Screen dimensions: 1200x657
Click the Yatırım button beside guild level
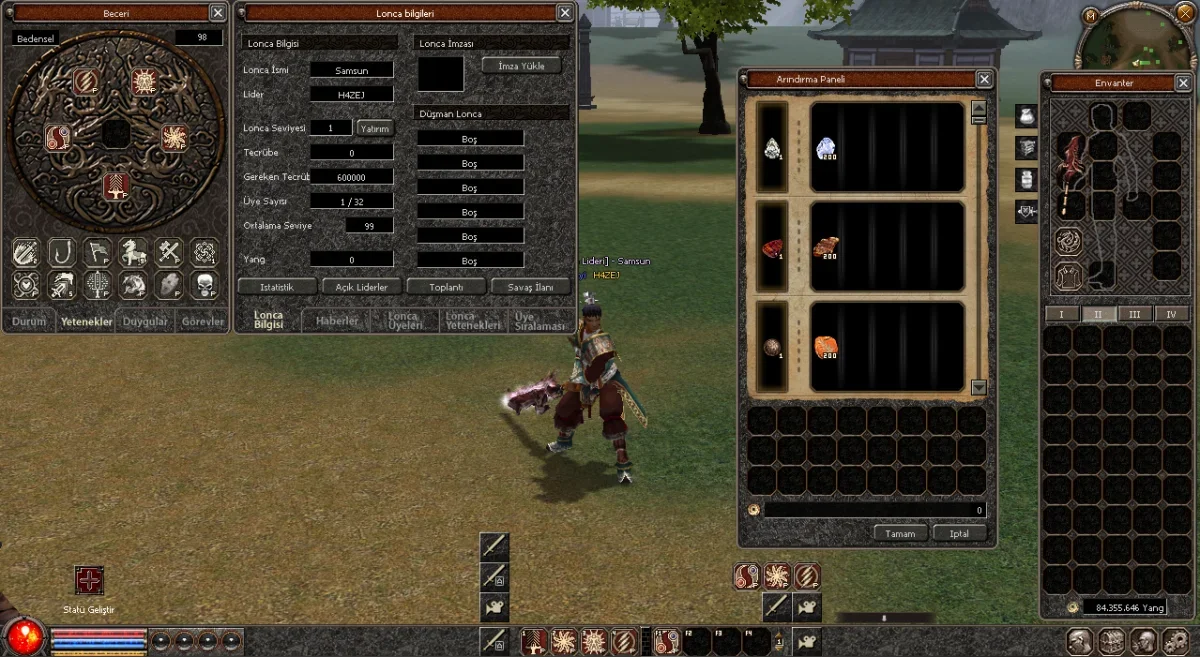tap(375, 128)
